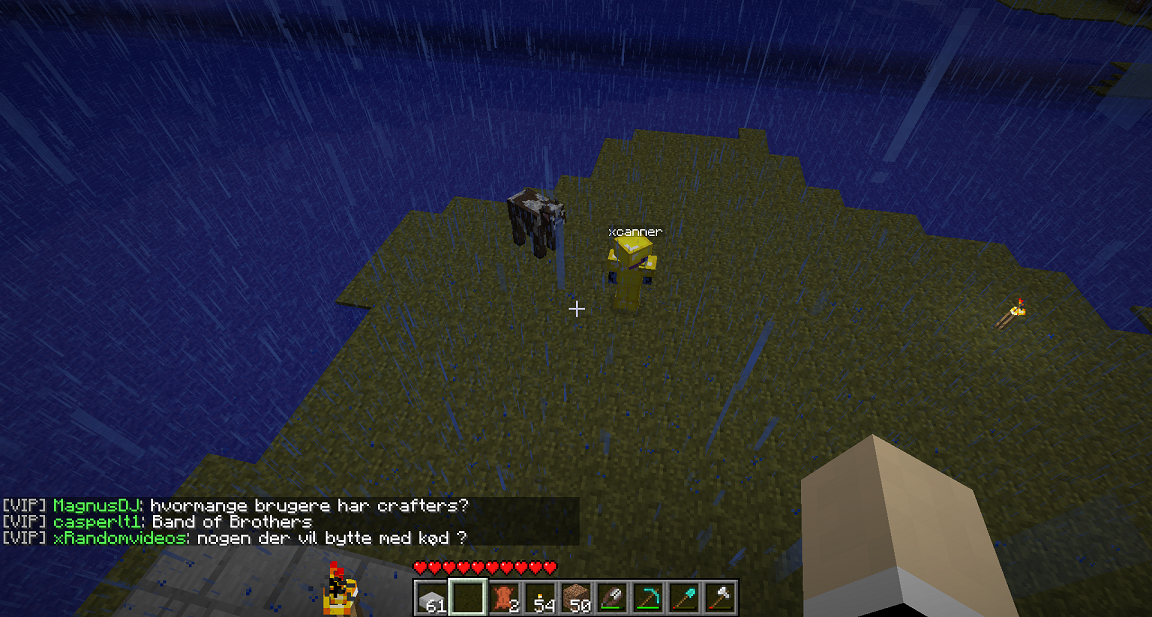
Task: Equip the flint and steel
Action: [612, 598]
